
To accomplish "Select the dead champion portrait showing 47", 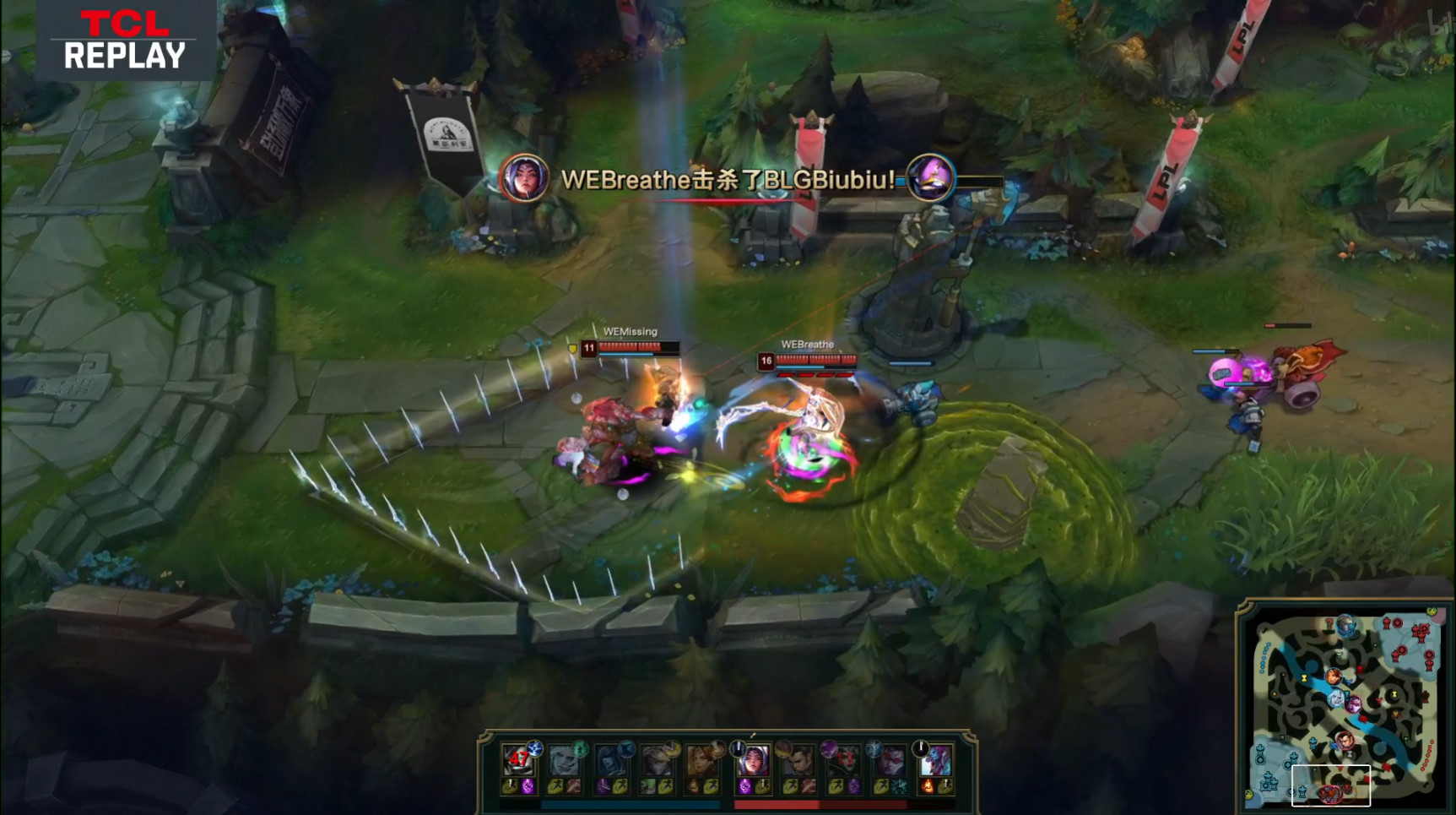I will [x=518, y=761].
